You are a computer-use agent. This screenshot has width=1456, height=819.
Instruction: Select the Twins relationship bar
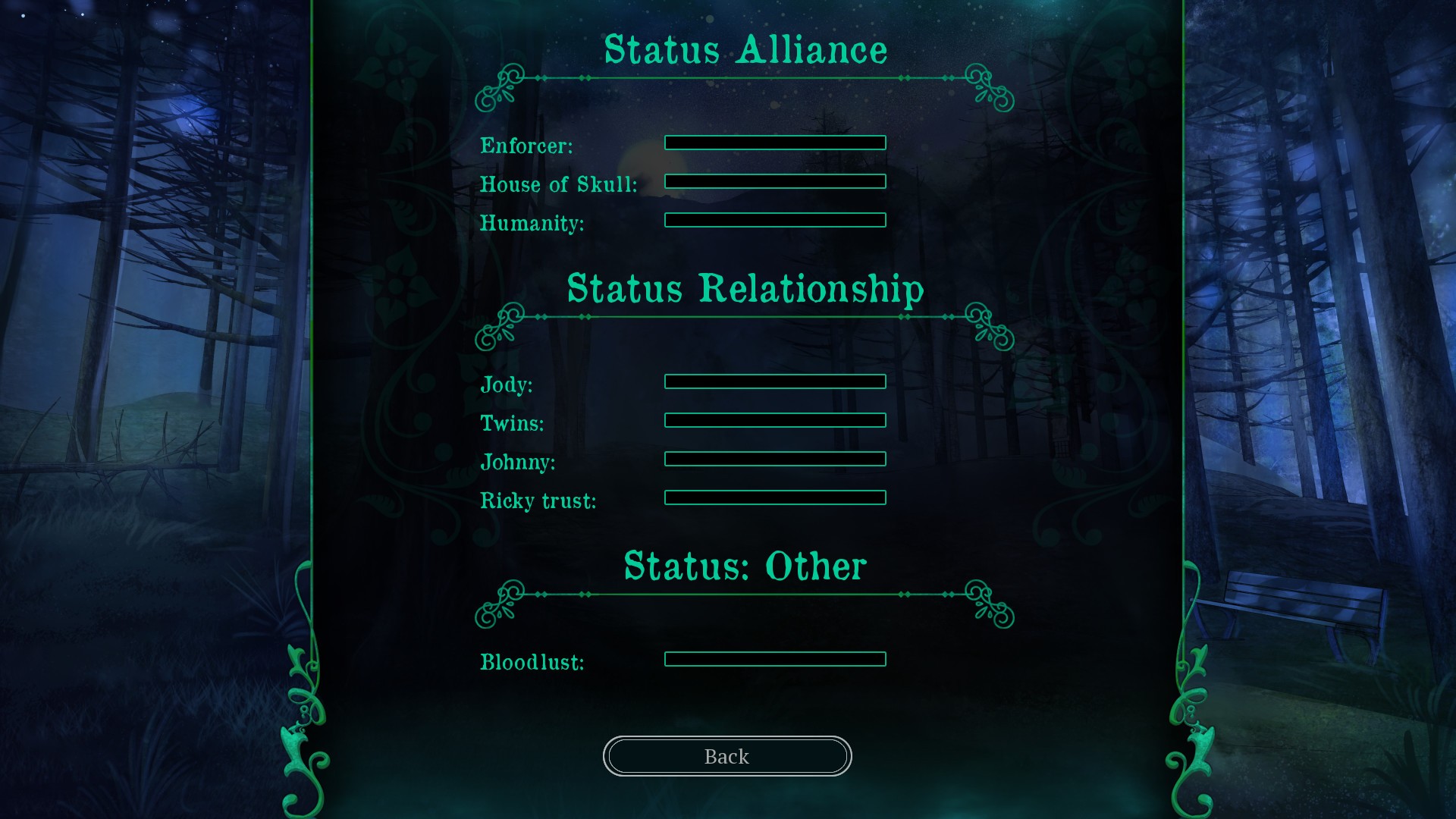774,420
